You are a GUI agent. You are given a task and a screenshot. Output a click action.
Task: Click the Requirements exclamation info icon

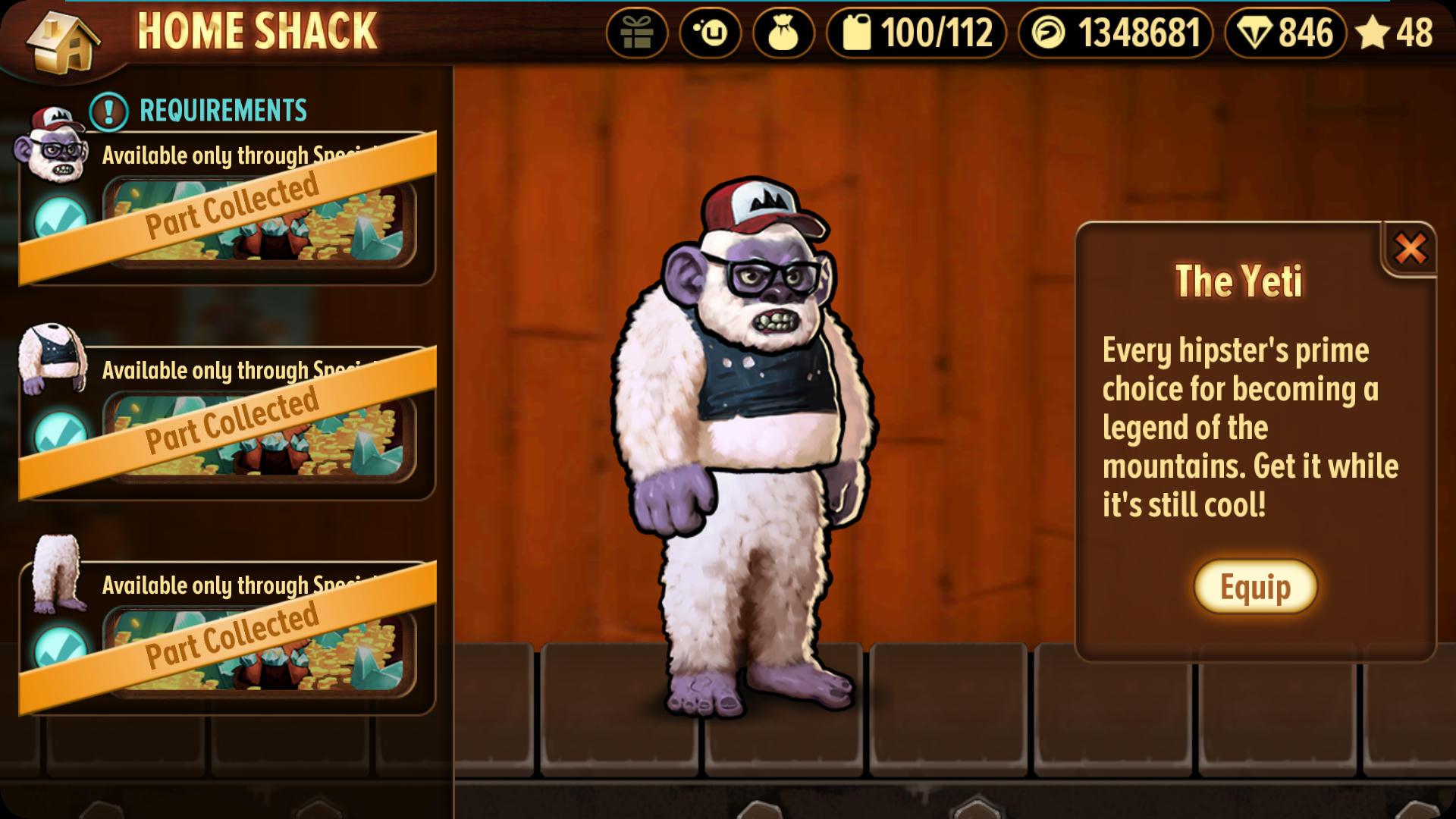108,111
